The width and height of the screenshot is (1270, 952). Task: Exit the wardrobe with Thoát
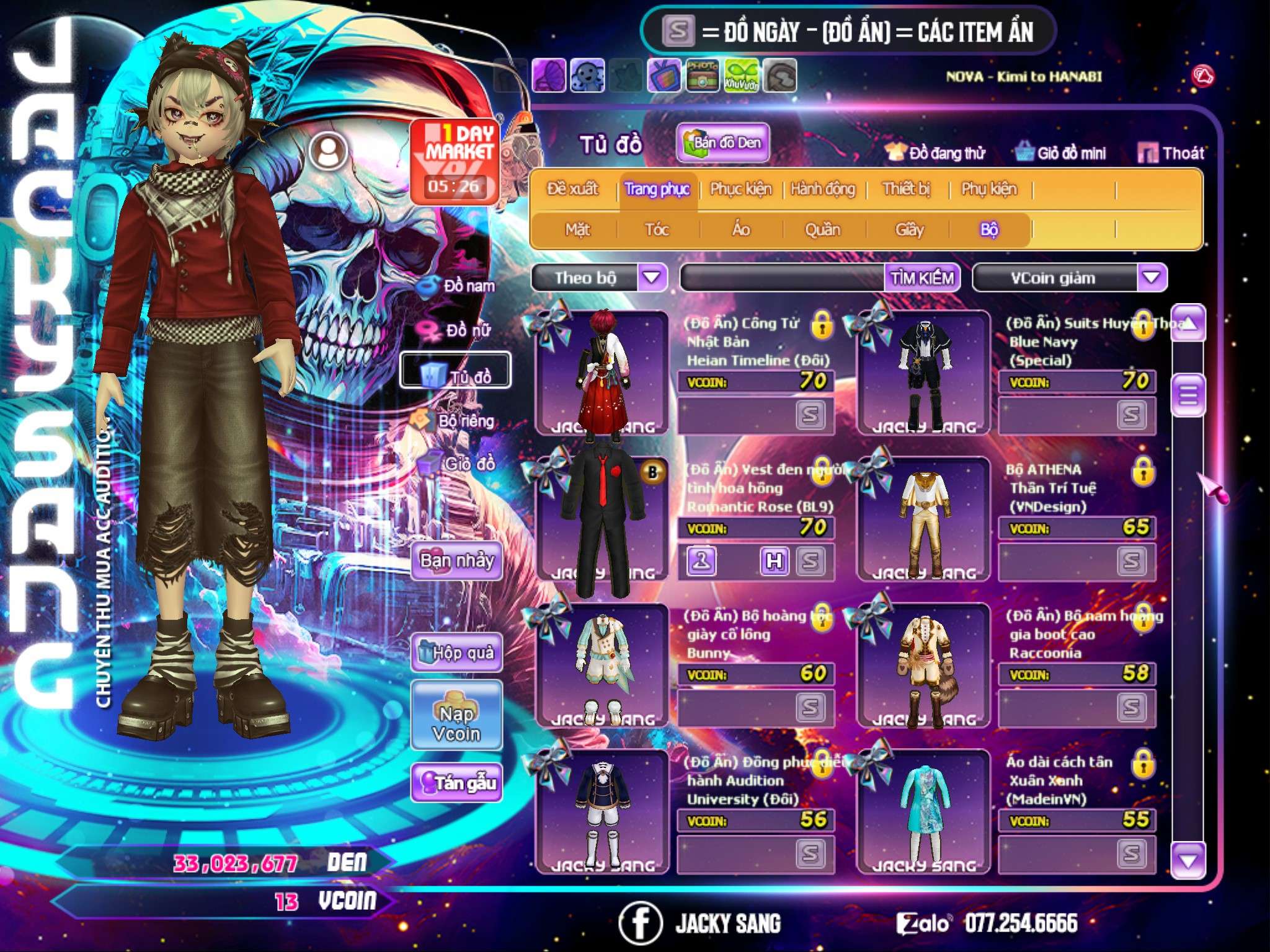[x=1171, y=152]
